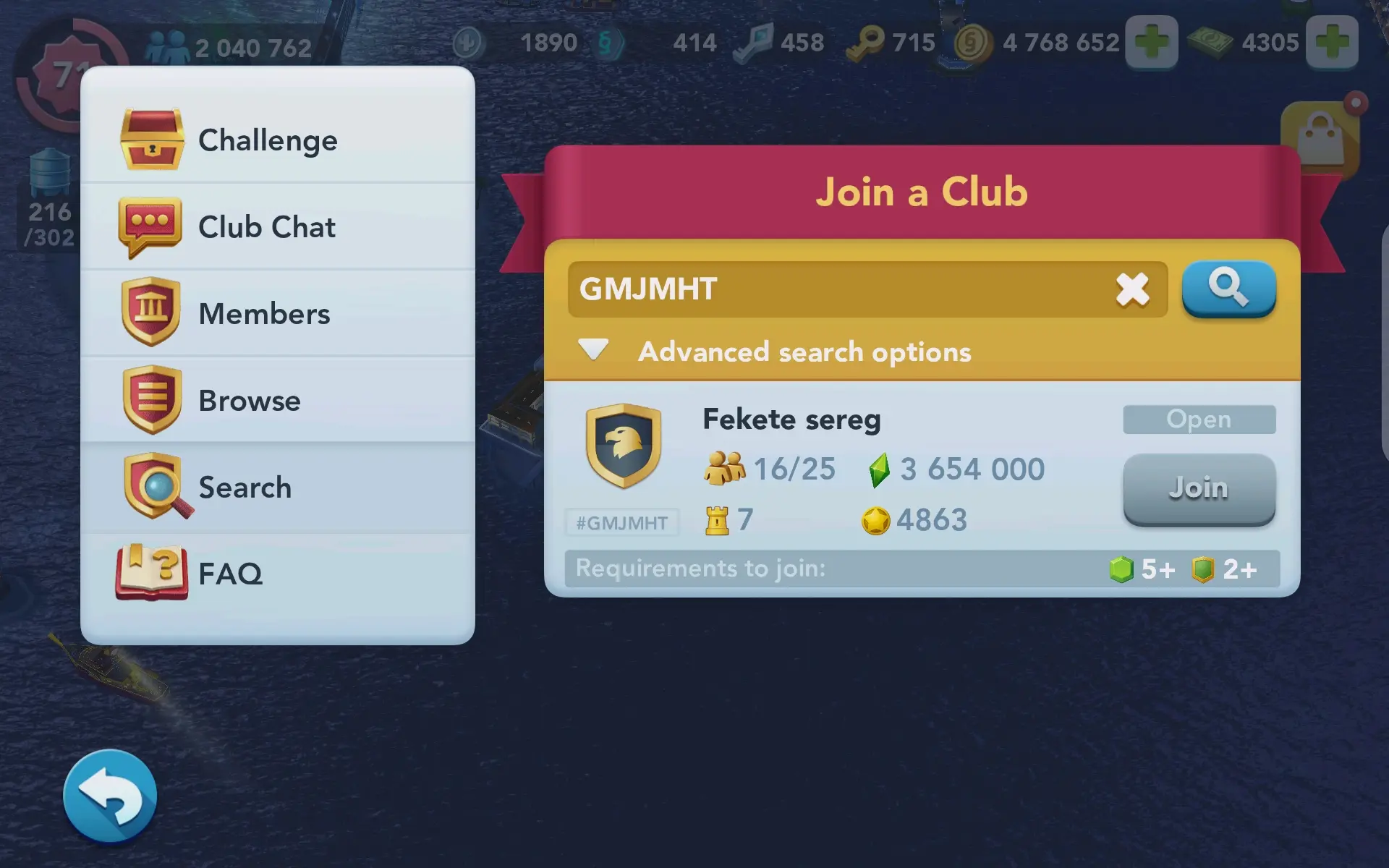Open the shopping bag store icon

(x=1321, y=137)
